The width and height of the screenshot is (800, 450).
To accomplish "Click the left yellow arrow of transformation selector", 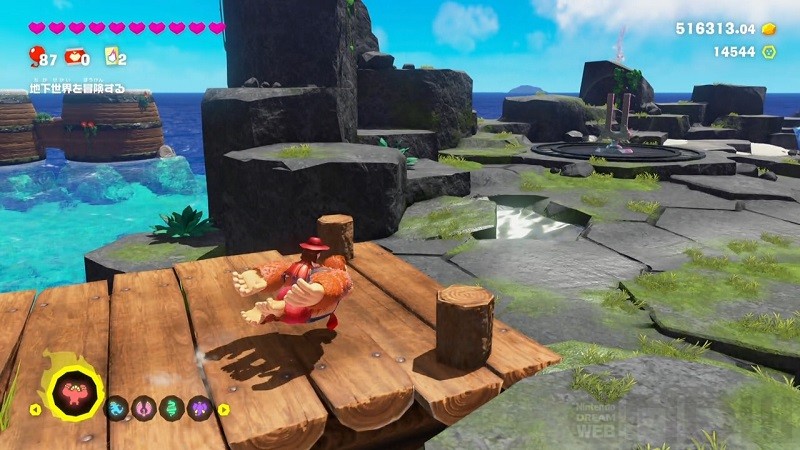I will click(35, 408).
